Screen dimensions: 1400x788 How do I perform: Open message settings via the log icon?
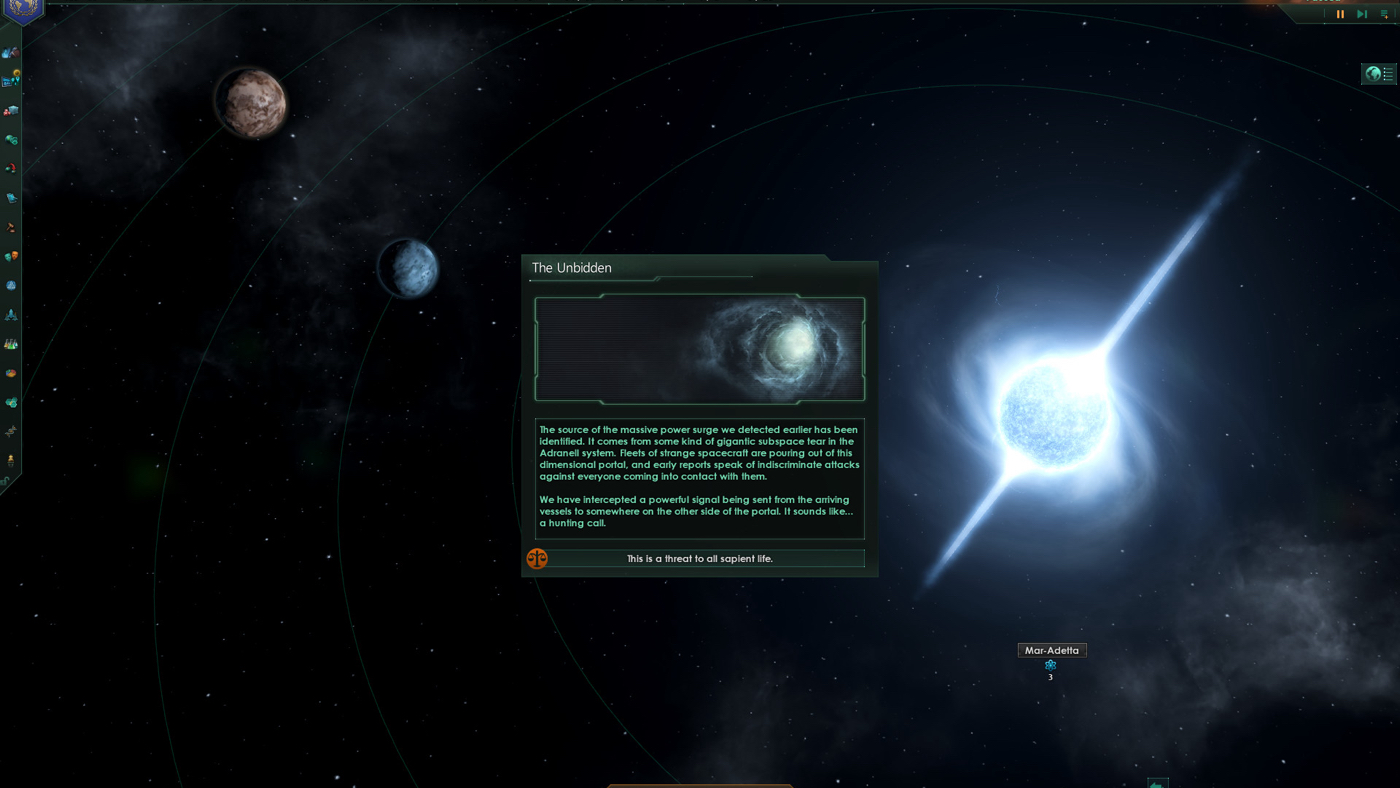(x=1386, y=13)
